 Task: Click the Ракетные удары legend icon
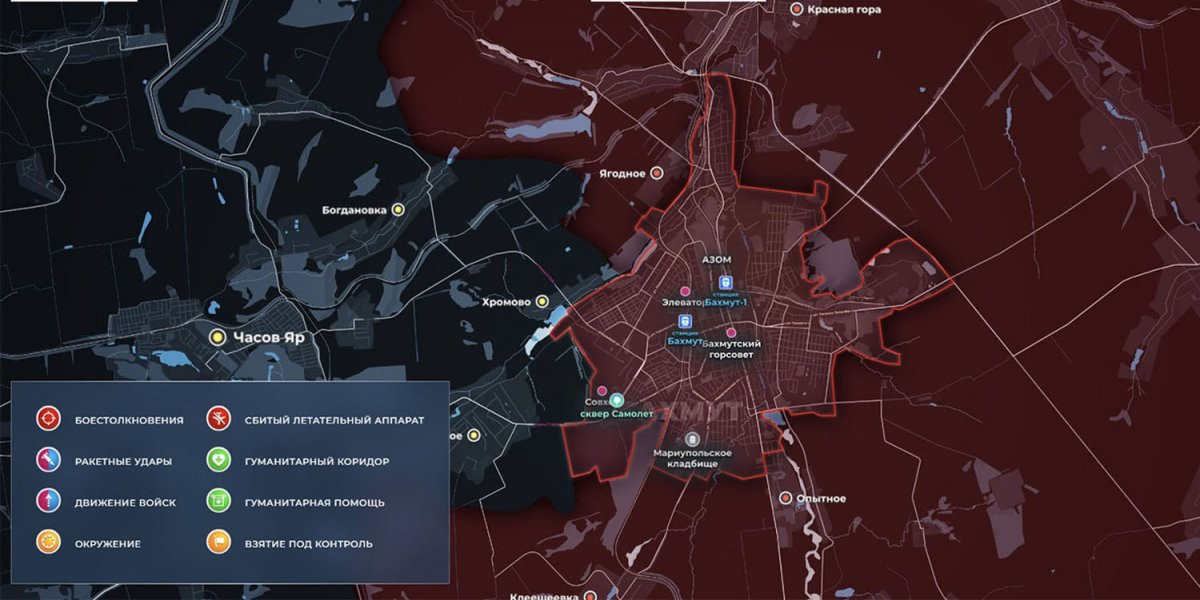coord(47,461)
